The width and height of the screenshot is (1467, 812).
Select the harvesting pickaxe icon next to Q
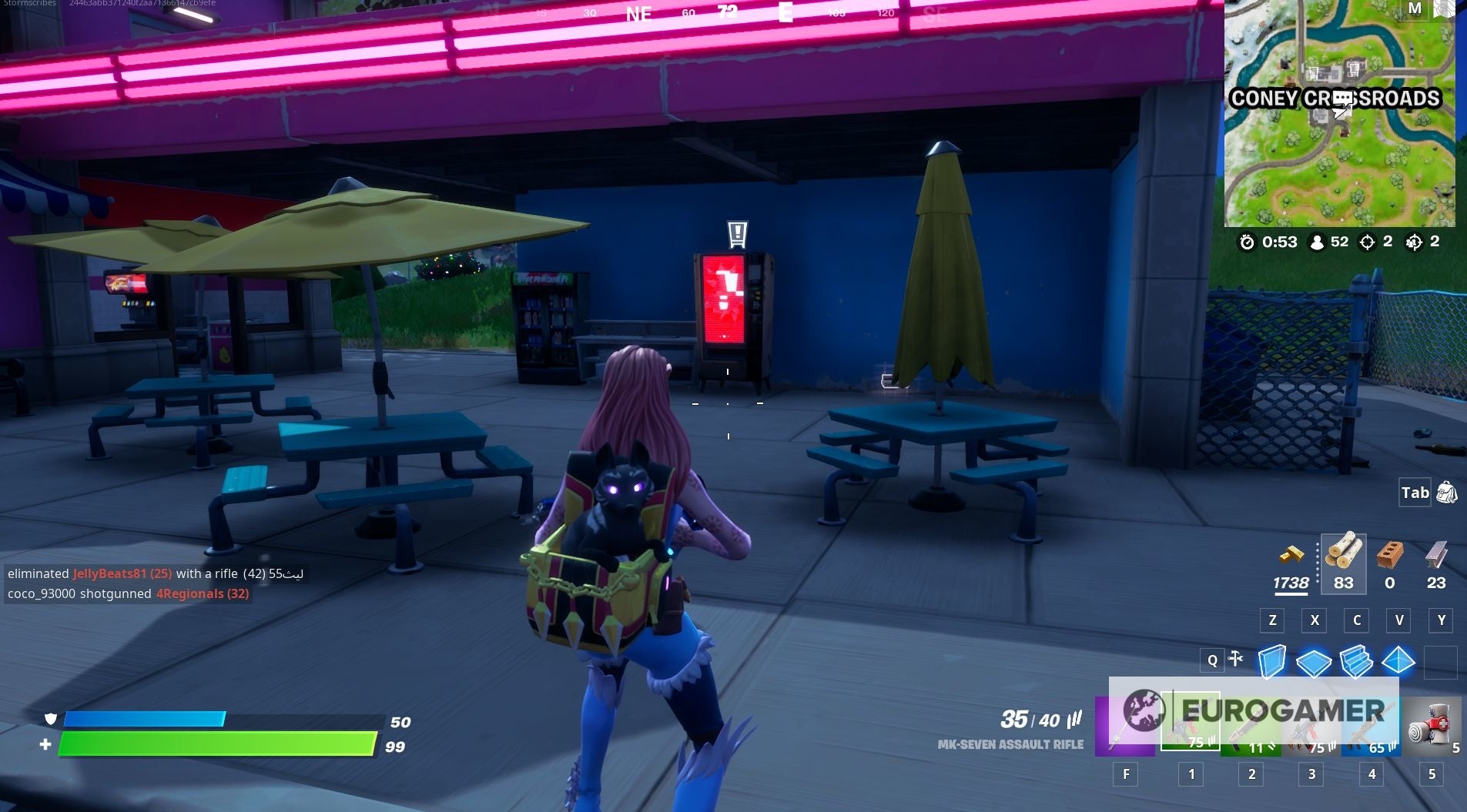click(x=1237, y=660)
